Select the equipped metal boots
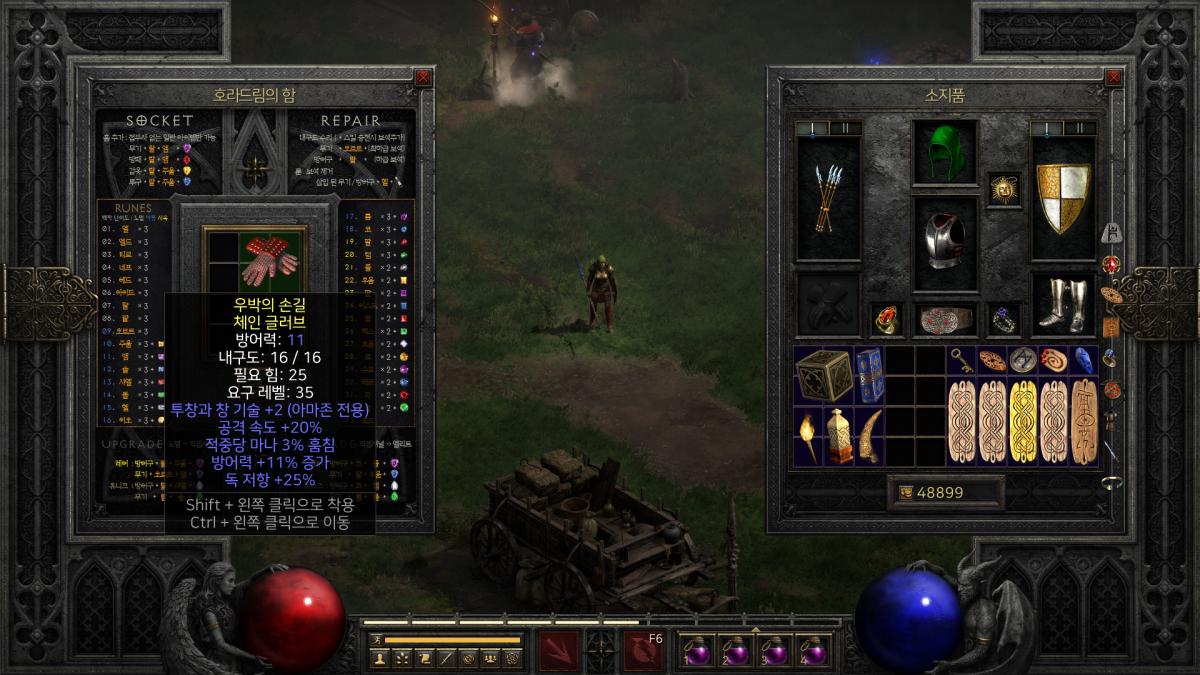The width and height of the screenshot is (1200, 675). pyautogui.click(x=1063, y=304)
